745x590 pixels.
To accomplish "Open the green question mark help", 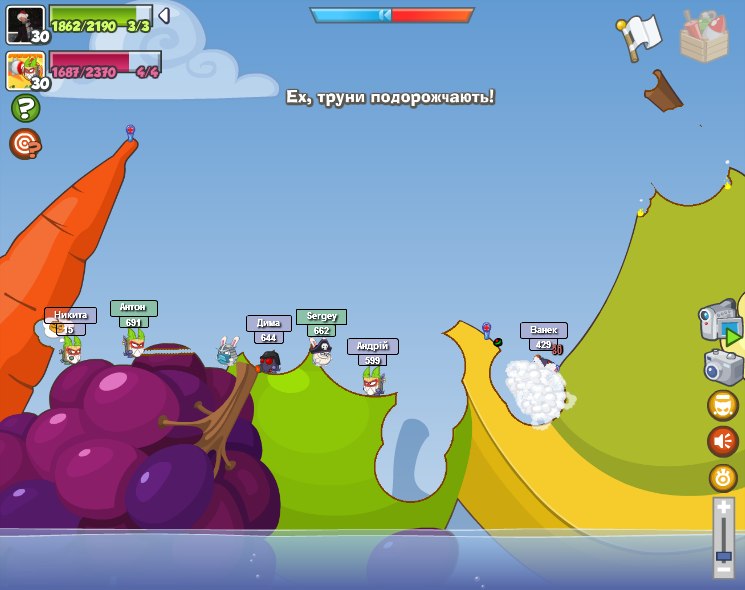I will click(25, 108).
